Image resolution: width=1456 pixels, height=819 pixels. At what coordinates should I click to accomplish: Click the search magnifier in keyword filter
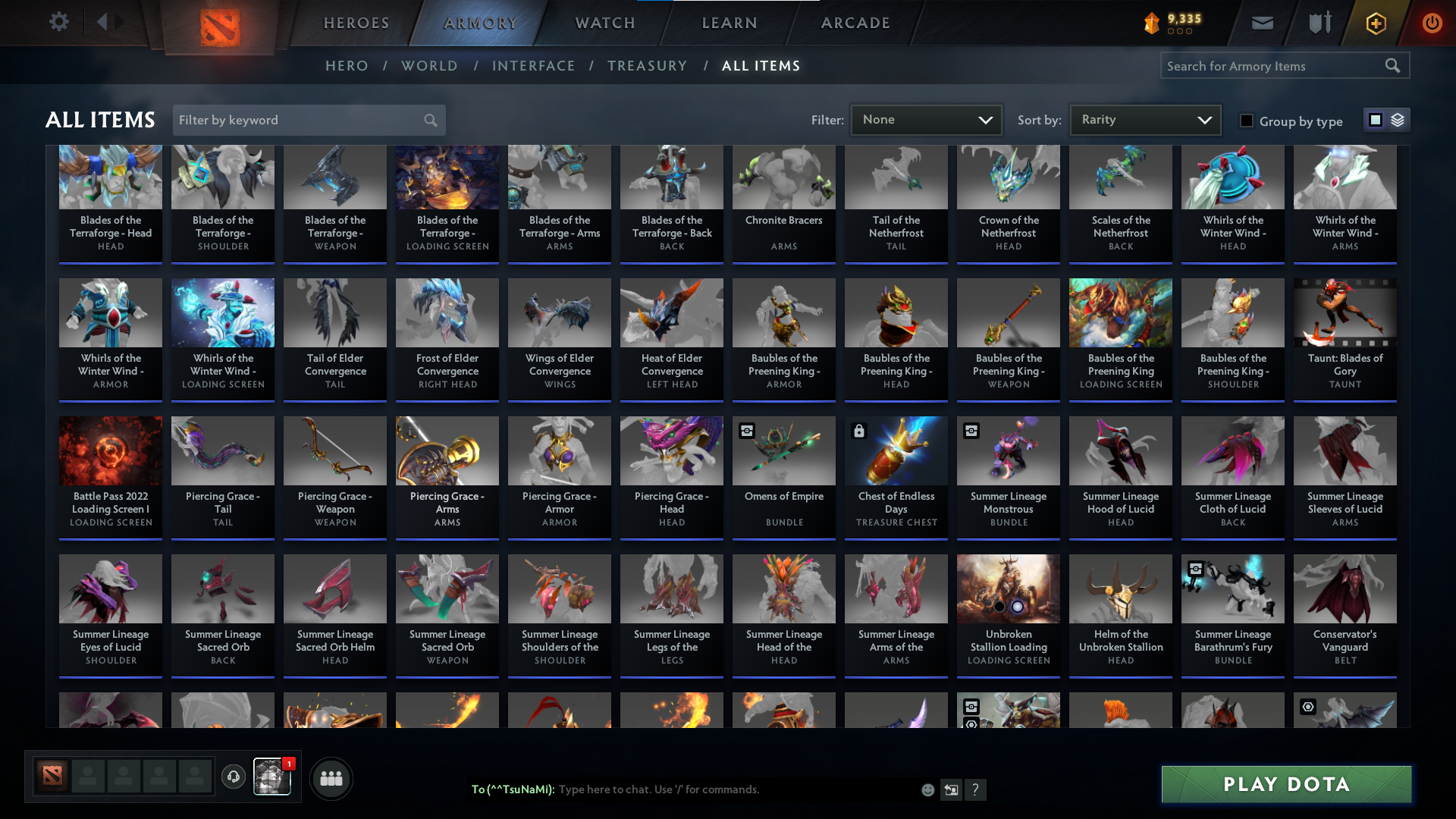[429, 120]
